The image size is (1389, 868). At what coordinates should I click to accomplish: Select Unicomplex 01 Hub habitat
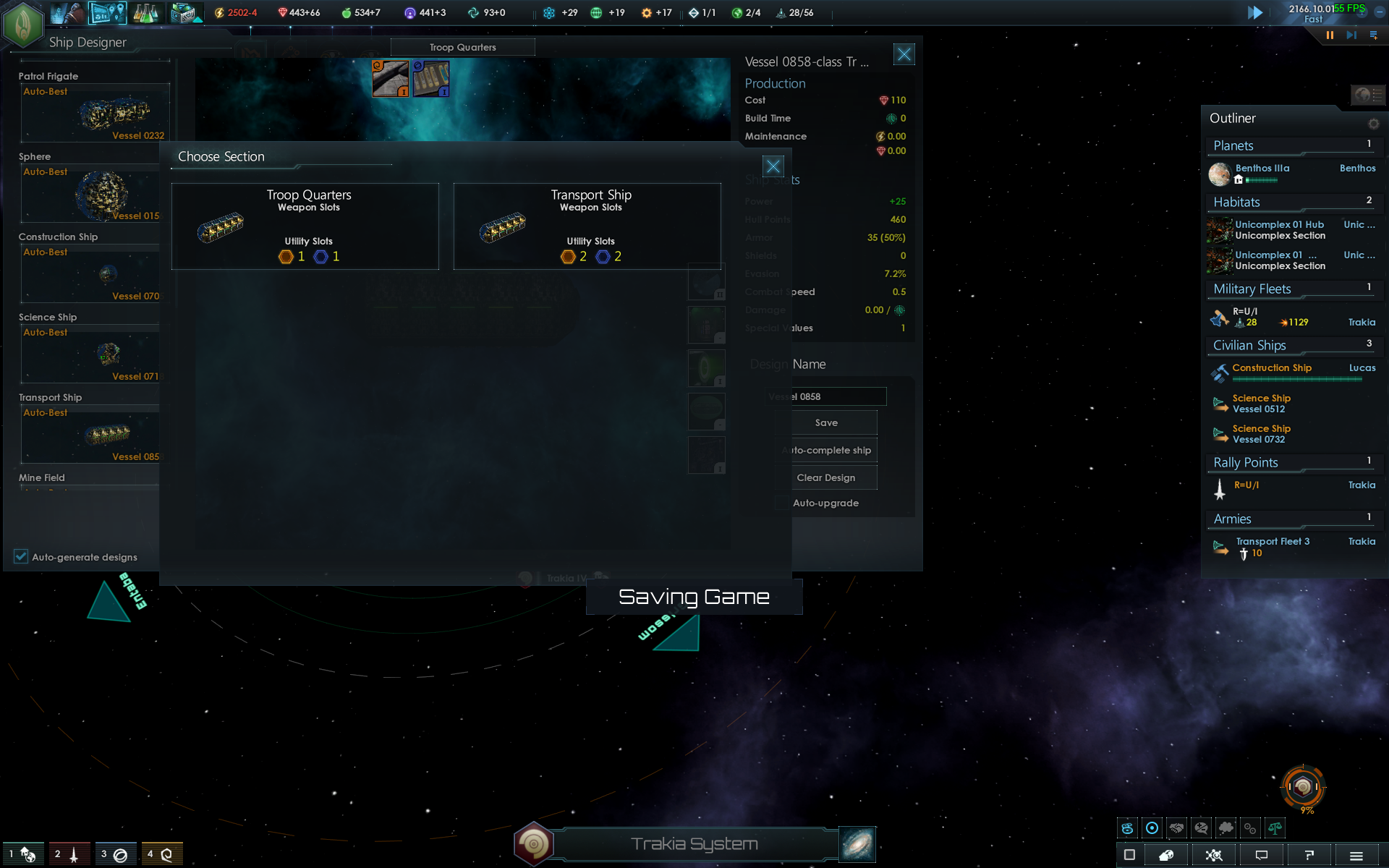coord(1279,225)
